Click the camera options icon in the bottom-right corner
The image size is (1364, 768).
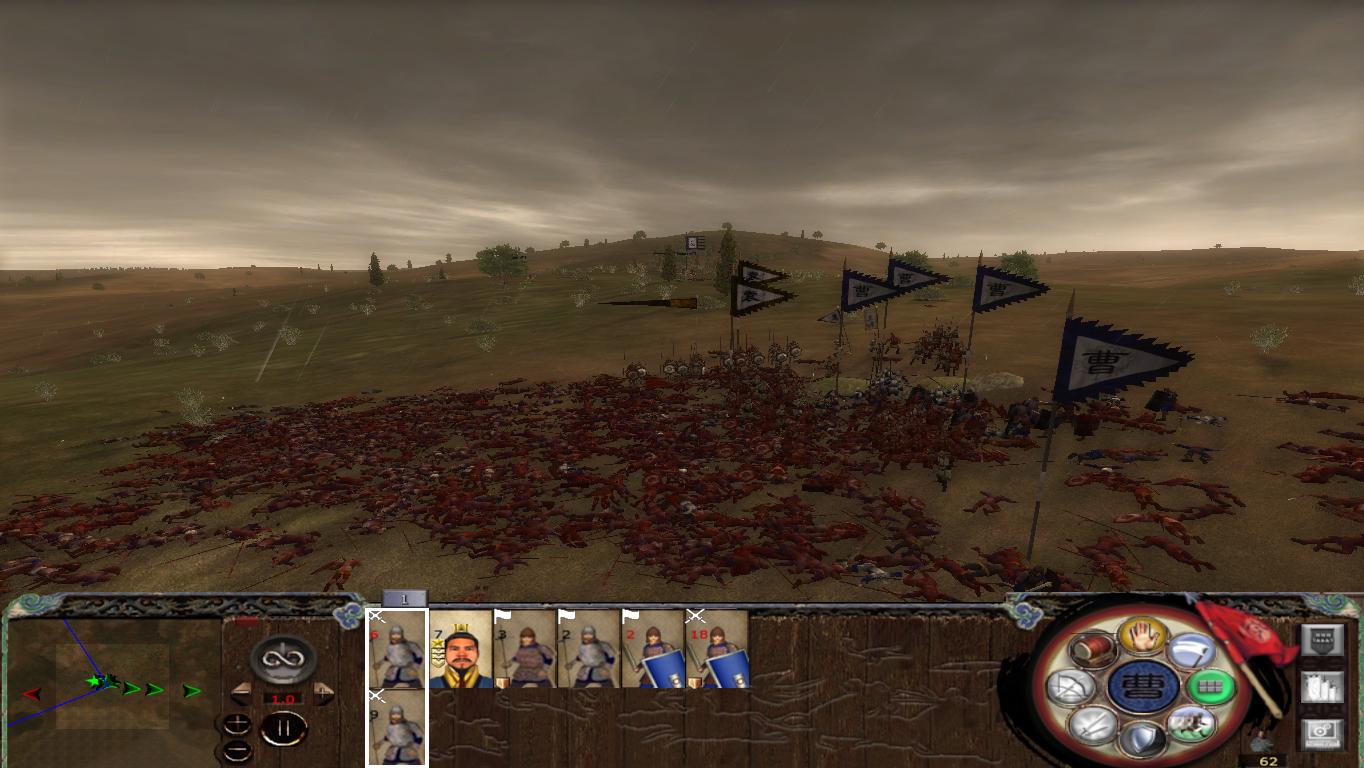click(x=1320, y=733)
